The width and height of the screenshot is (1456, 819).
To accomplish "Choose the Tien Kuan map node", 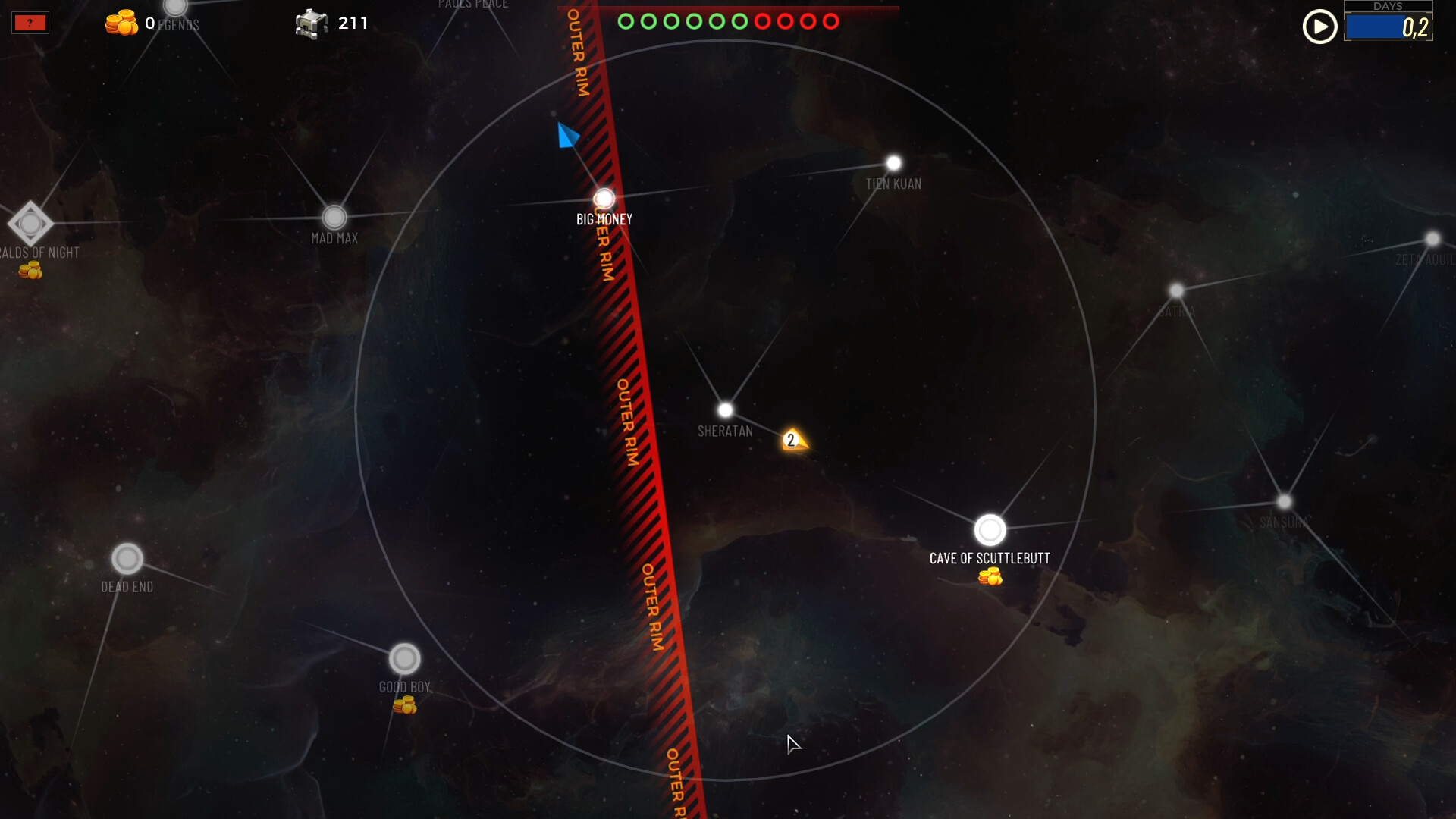I will pos(893,163).
